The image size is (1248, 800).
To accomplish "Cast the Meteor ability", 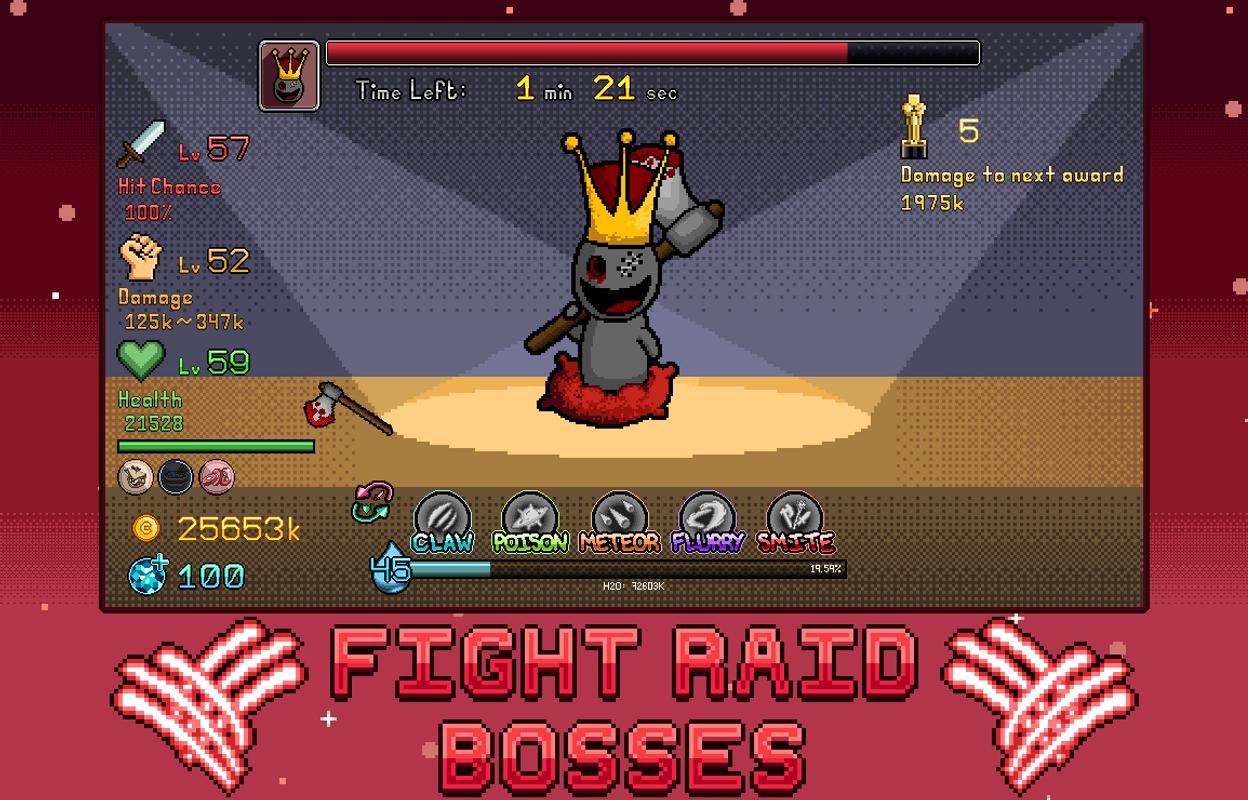I will click(x=619, y=518).
